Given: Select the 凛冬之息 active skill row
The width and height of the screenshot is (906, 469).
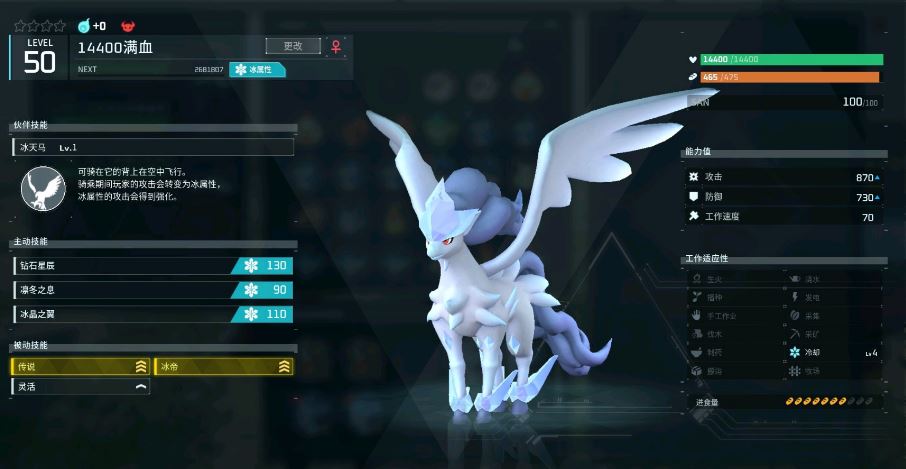Looking at the screenshot, I should click(153, 290).
